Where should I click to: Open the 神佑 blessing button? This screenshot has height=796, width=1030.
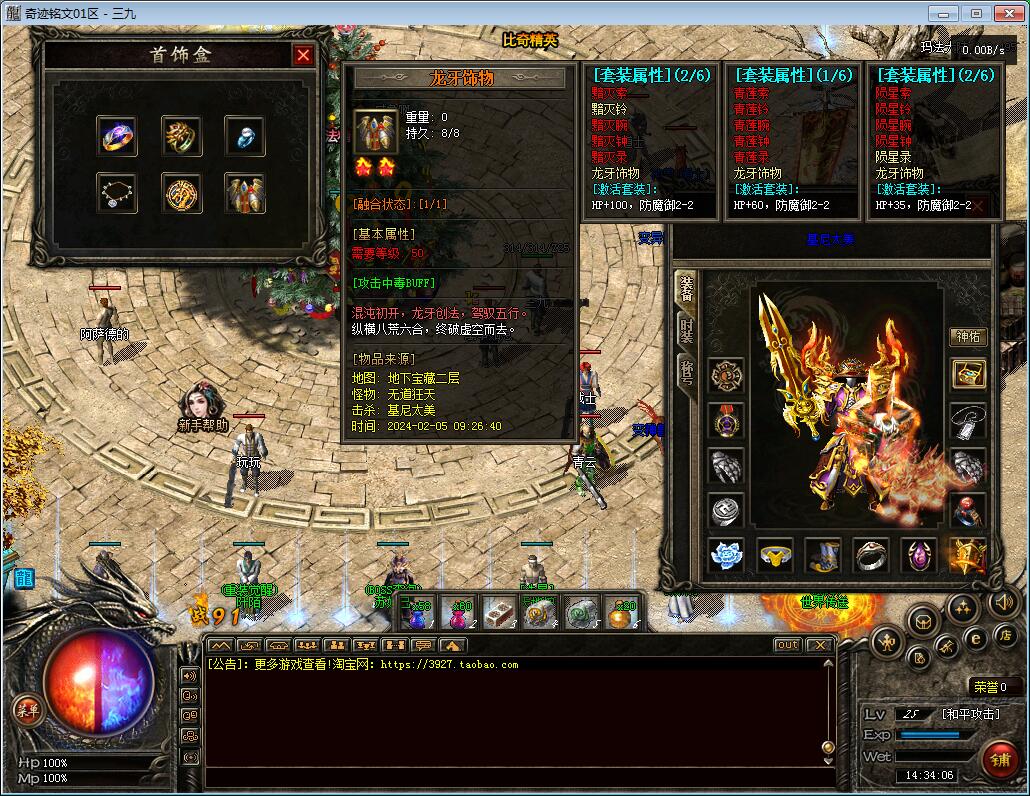click(x=967, y=337)
